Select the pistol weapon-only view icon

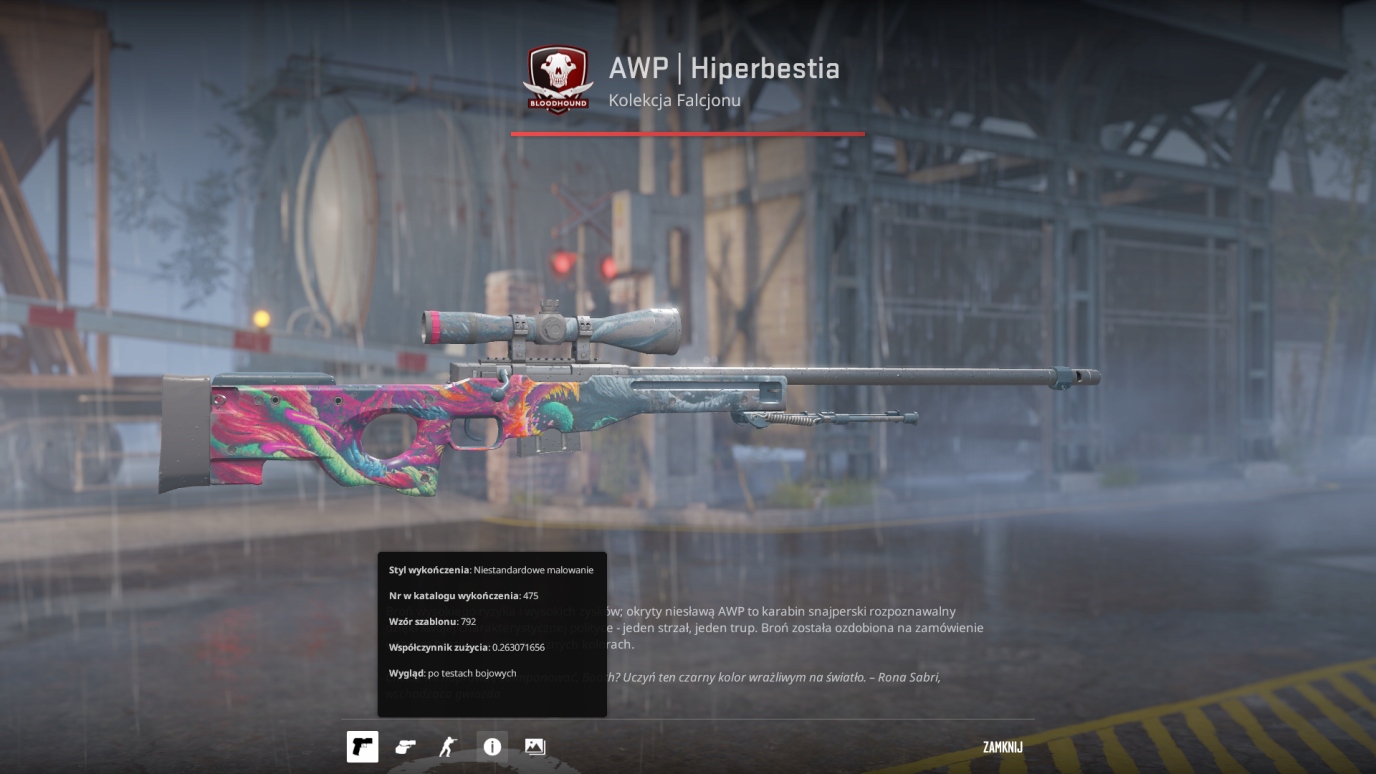click(x=362, y=747)
